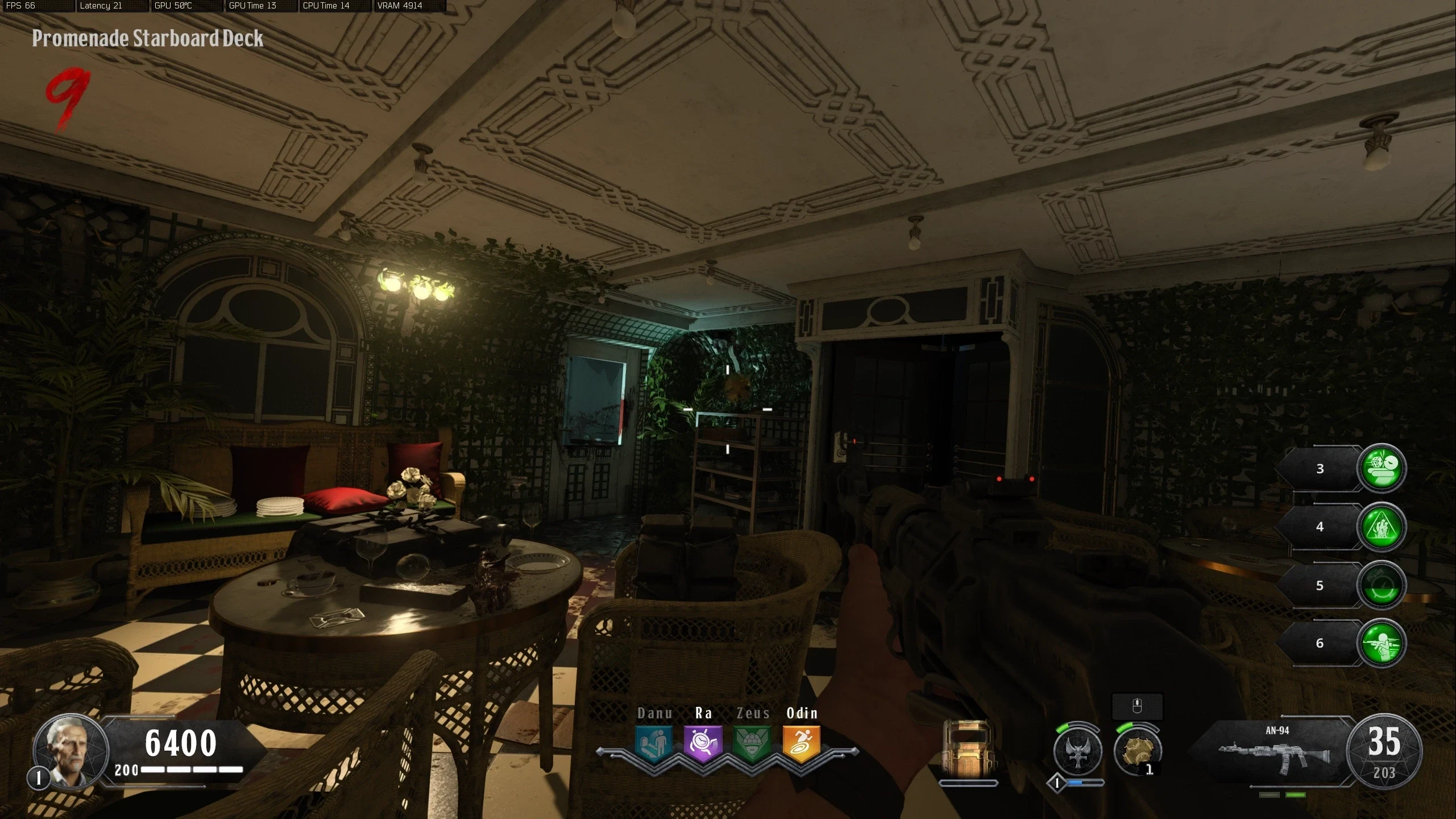The height and width of the screenshot is (819, 1456).
Task: Activate the dice elixir in slot 3
Action: pos(1382,468)
